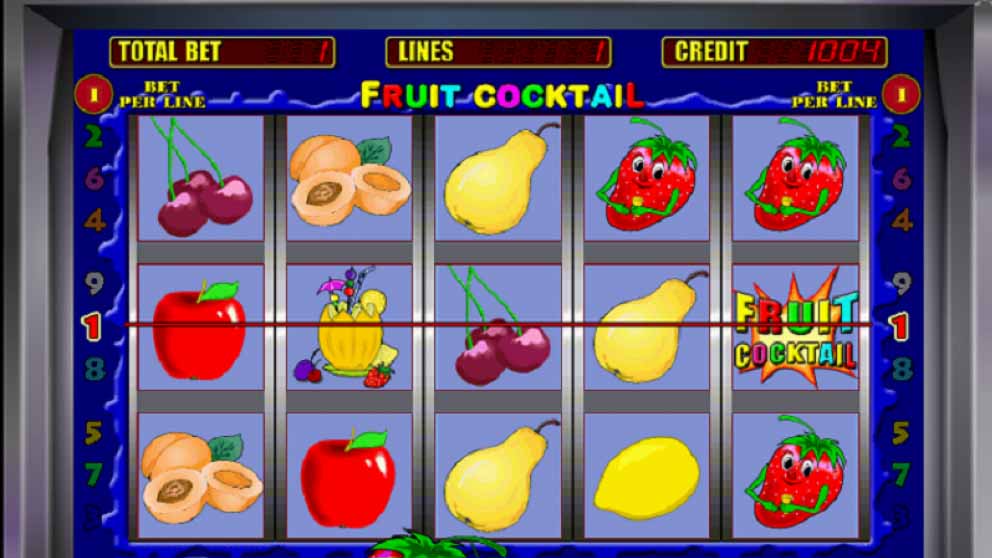Screen dimensions: 992x558
Task: Activate payline 5 marker on right side
Action: point(901,433)
